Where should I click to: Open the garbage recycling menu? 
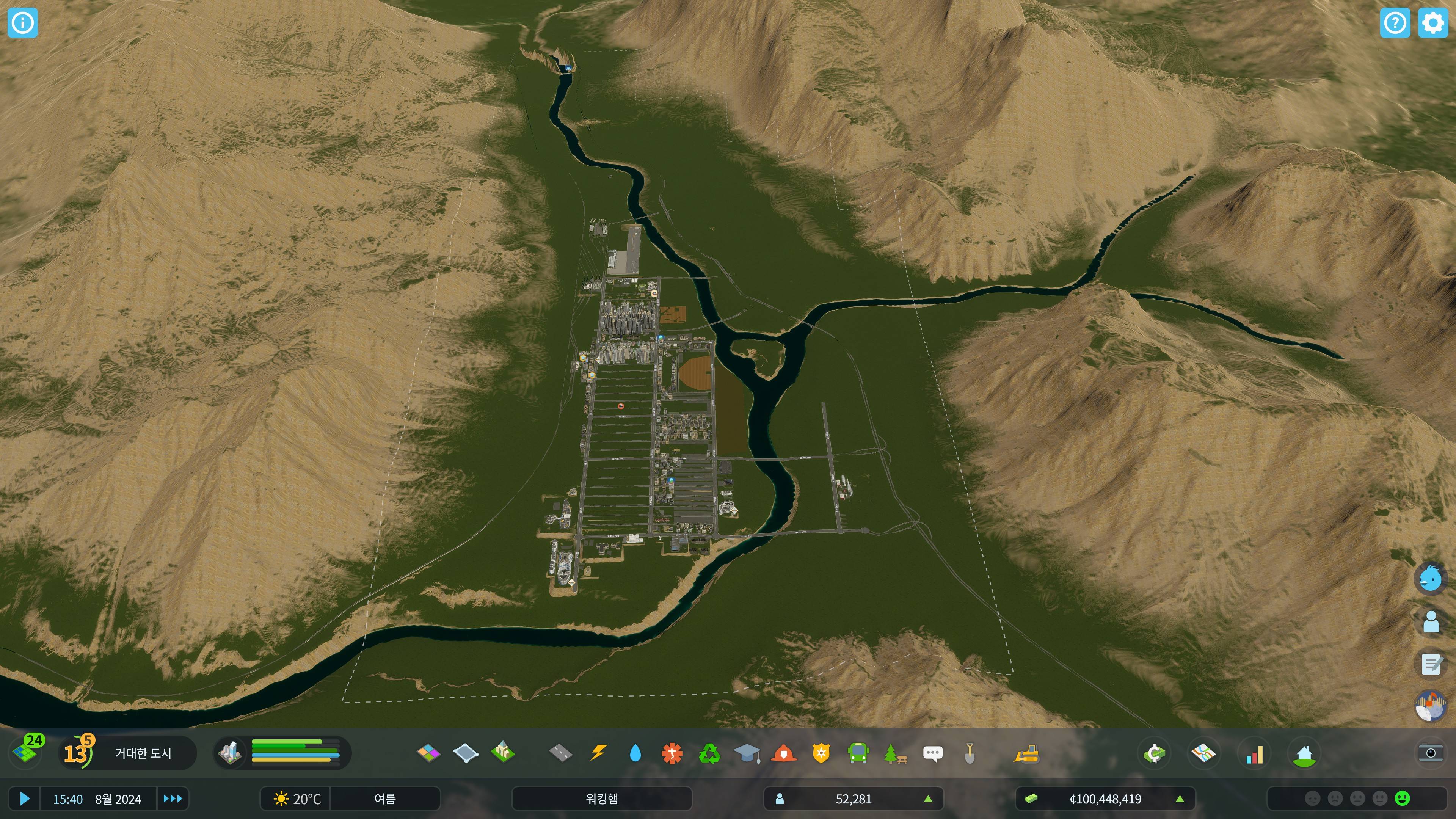(709, 753)
